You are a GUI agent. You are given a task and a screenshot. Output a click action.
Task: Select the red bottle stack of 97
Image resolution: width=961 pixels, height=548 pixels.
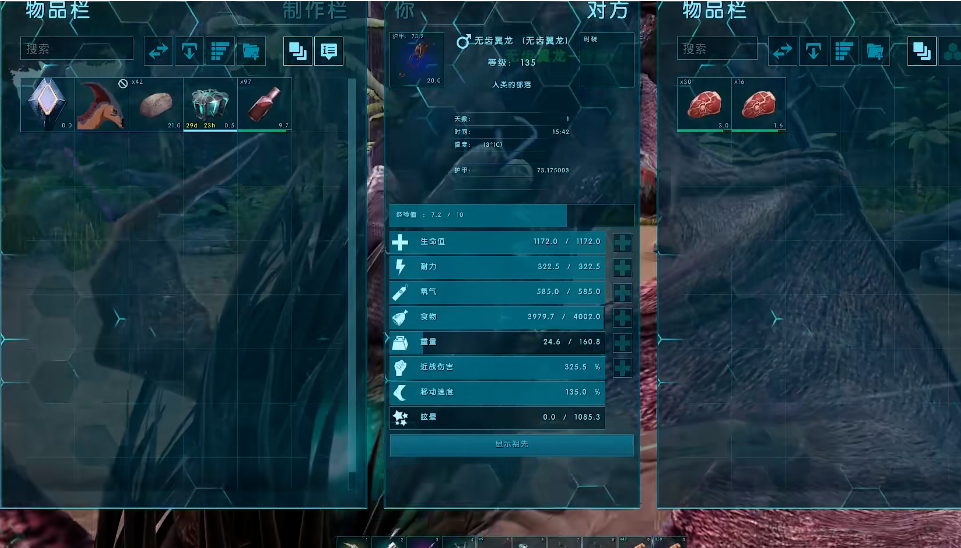264,105
